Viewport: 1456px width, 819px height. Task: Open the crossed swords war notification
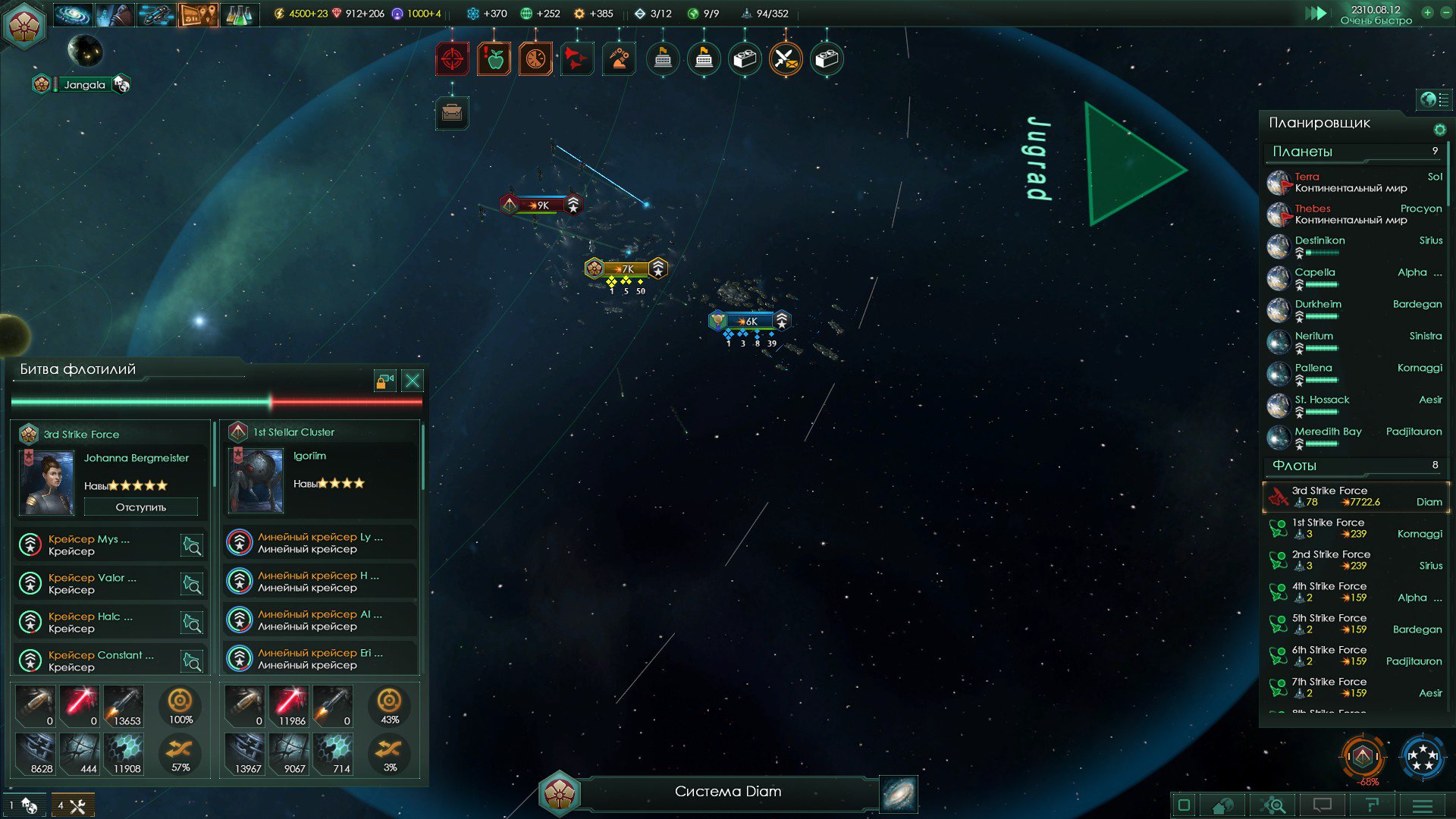[786, 58]
